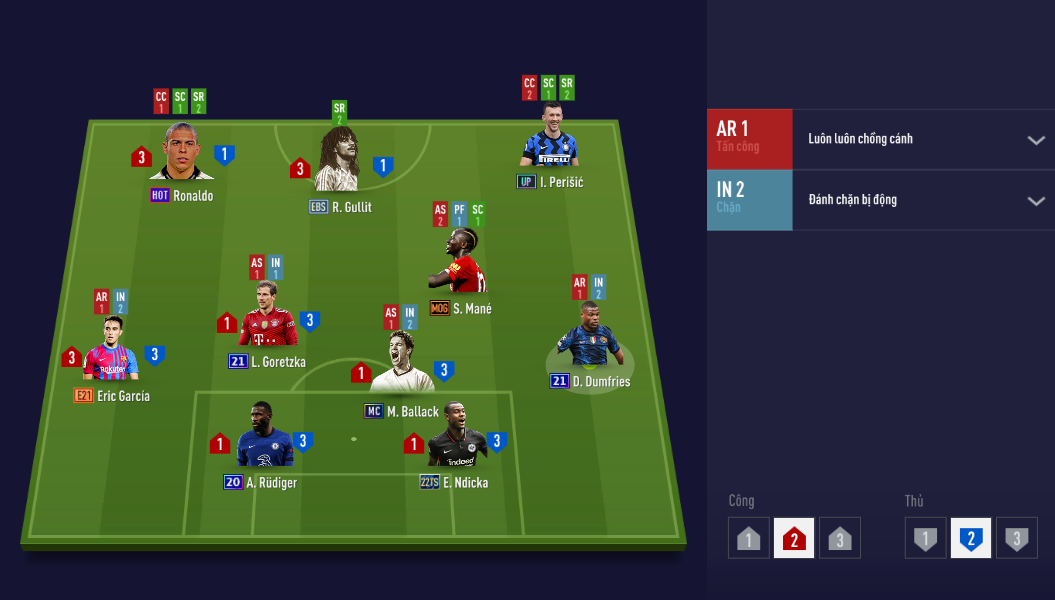1055x600 pixels.
Task: Choose defense level 2 blue shield
Action: click(970, 538)
